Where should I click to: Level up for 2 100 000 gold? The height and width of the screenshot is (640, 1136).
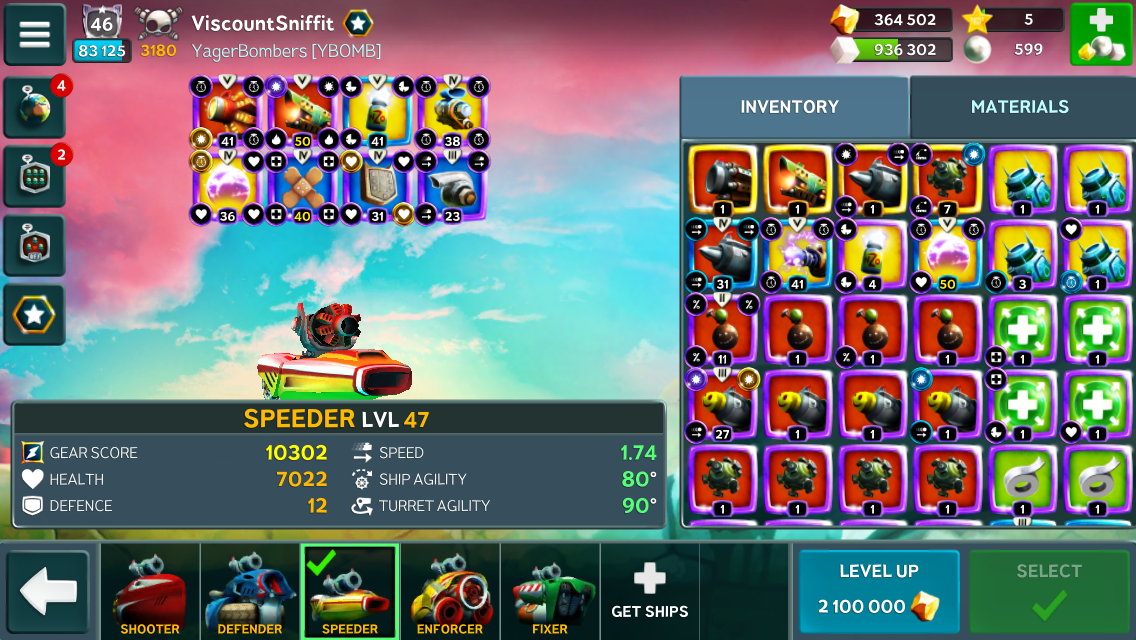coord(878,592)
